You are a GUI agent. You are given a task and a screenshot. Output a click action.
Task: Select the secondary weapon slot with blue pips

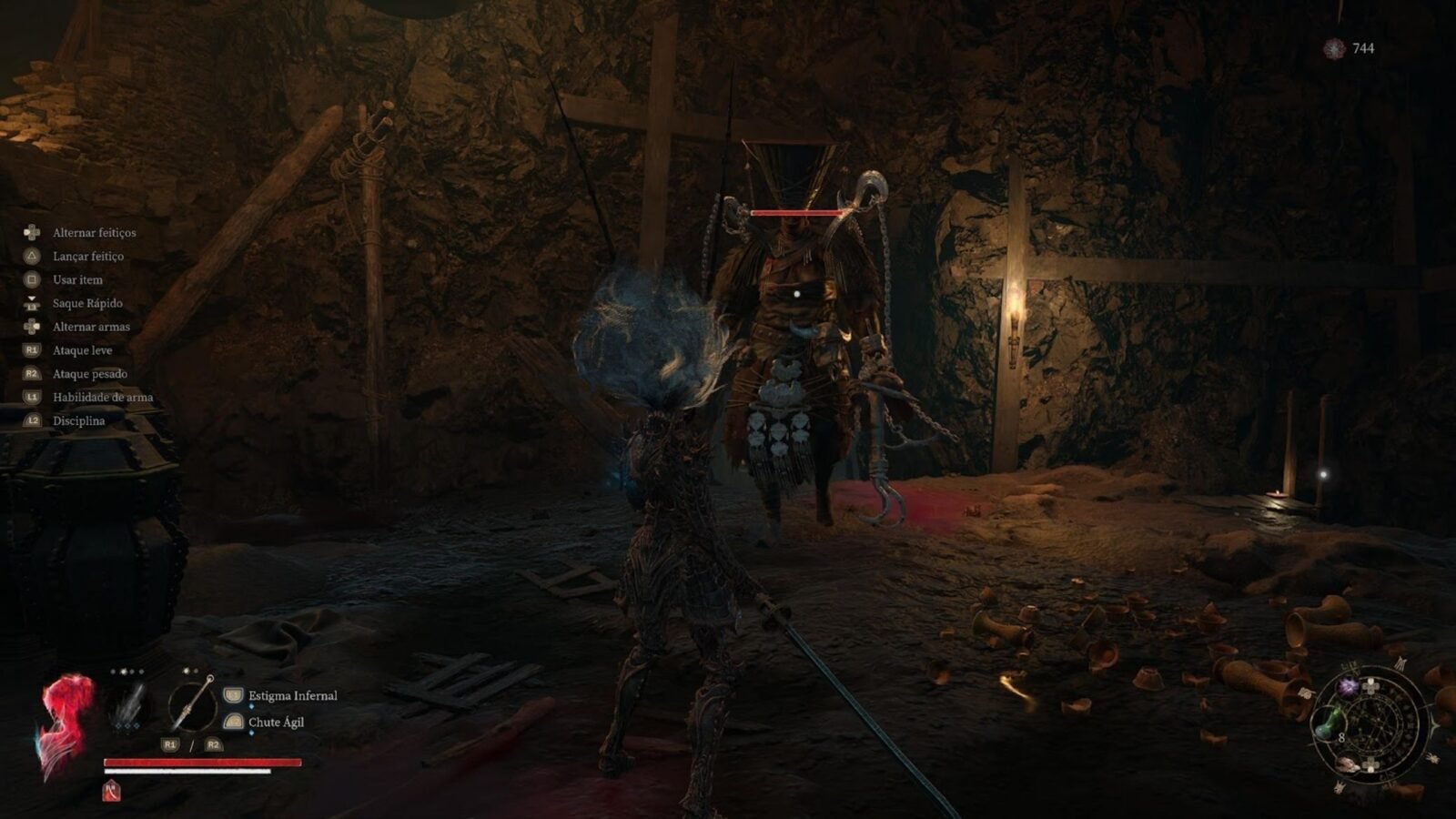(x=128, y=706)
